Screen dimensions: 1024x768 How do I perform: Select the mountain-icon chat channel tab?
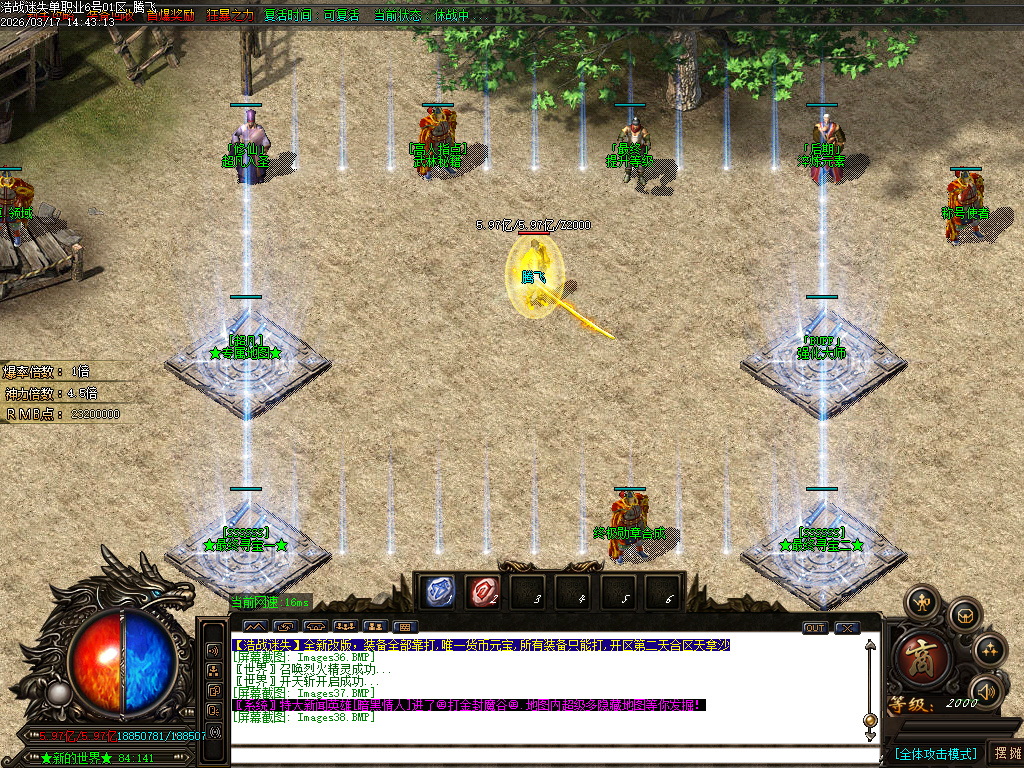(251, 627)
